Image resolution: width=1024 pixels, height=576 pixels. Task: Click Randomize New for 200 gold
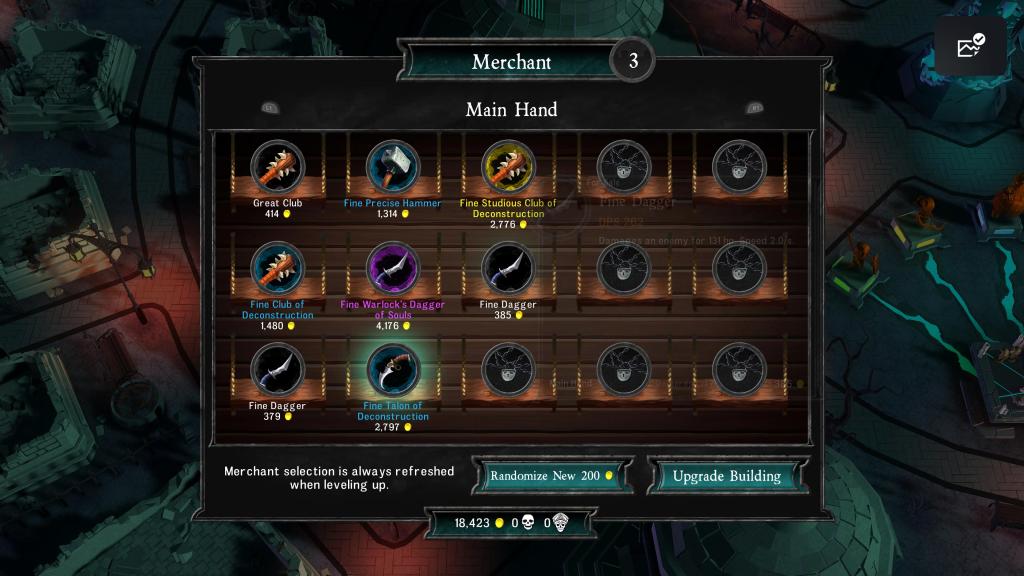click(x=552, y=476)
